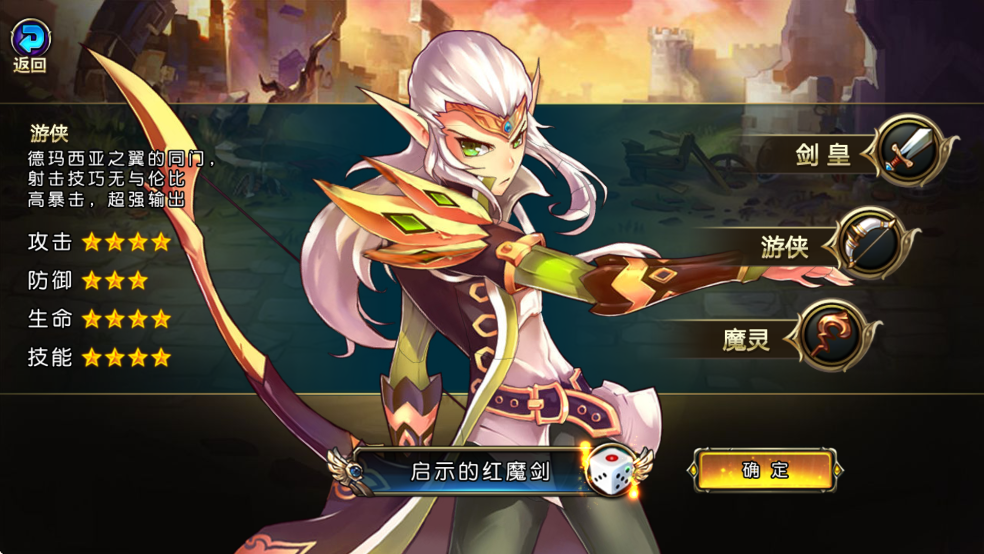Pick the 魔灵 mage class
984x554 pixels.
[826, 335]
